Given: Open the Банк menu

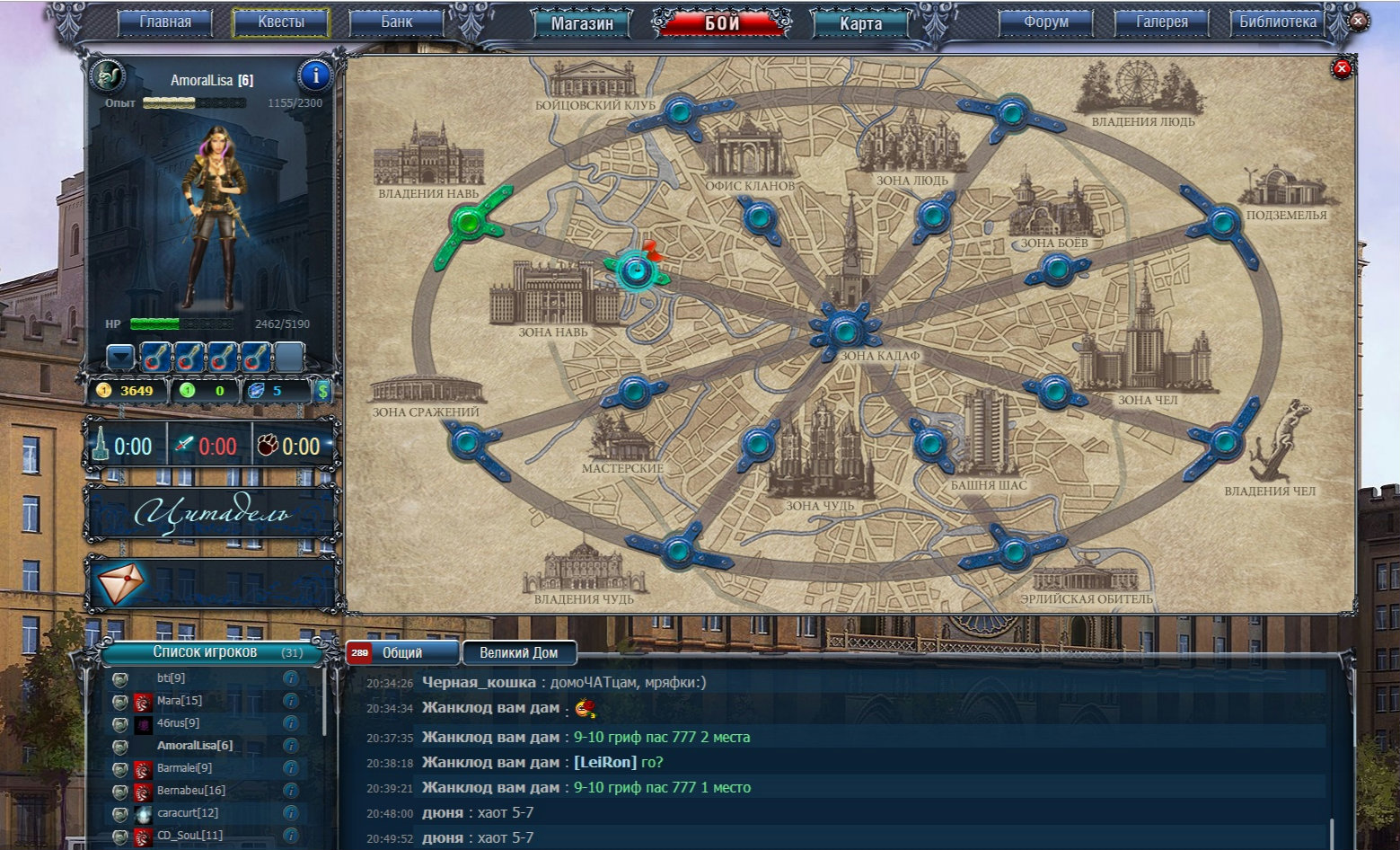Looking at the screenshot, I should 397,22.
